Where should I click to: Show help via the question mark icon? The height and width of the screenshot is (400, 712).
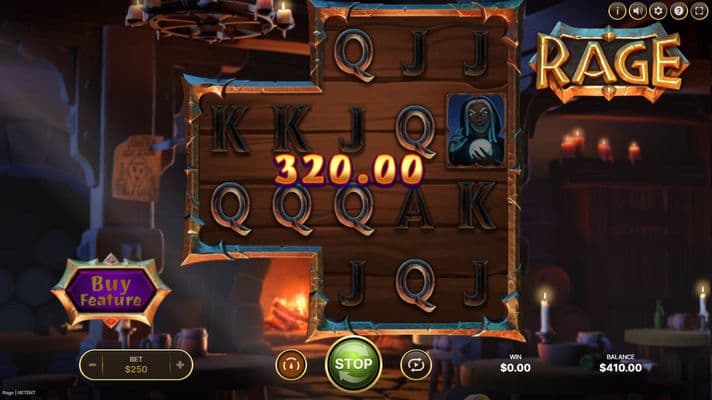678,11
